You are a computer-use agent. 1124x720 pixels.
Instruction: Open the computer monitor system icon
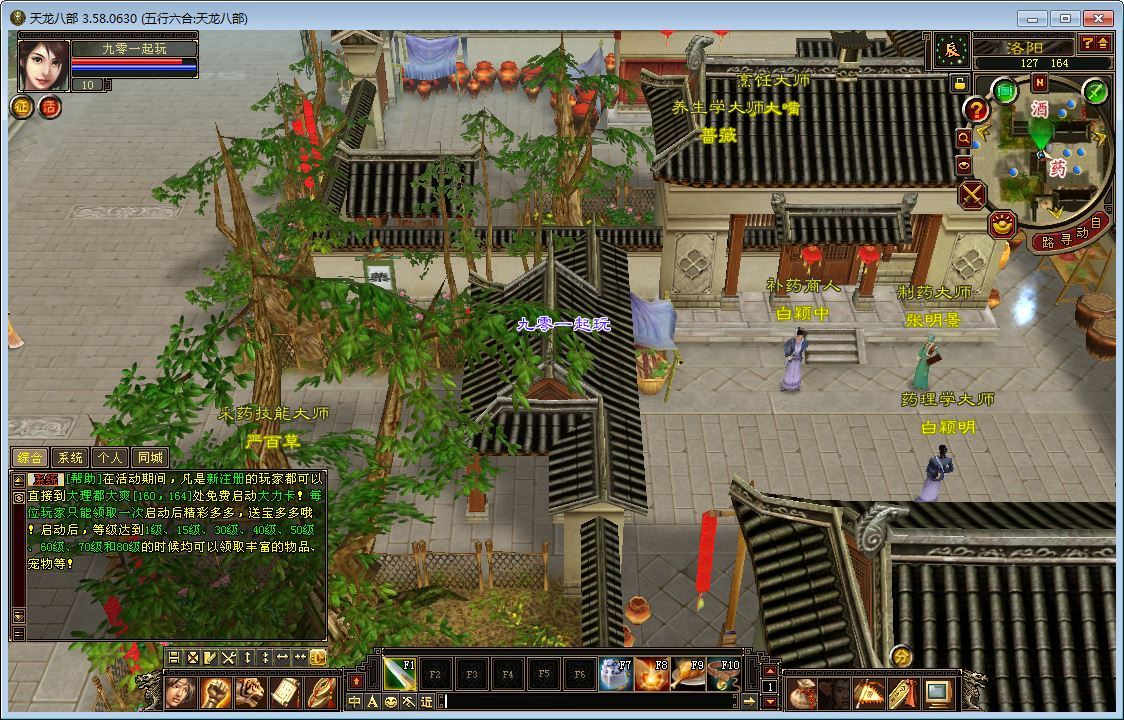click(937, 693)
